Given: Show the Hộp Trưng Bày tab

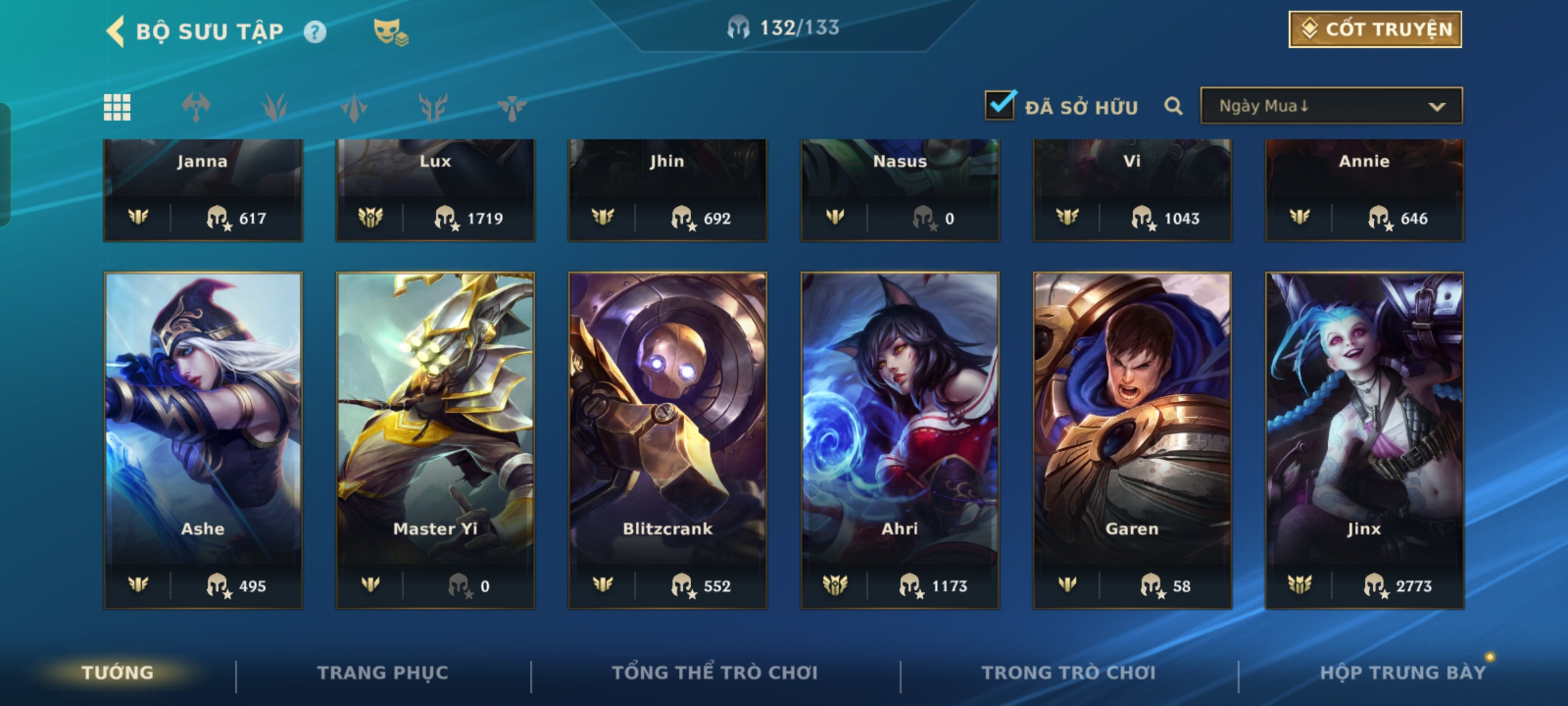Looking at the screenshot, I should click(x=1403, y=673).
